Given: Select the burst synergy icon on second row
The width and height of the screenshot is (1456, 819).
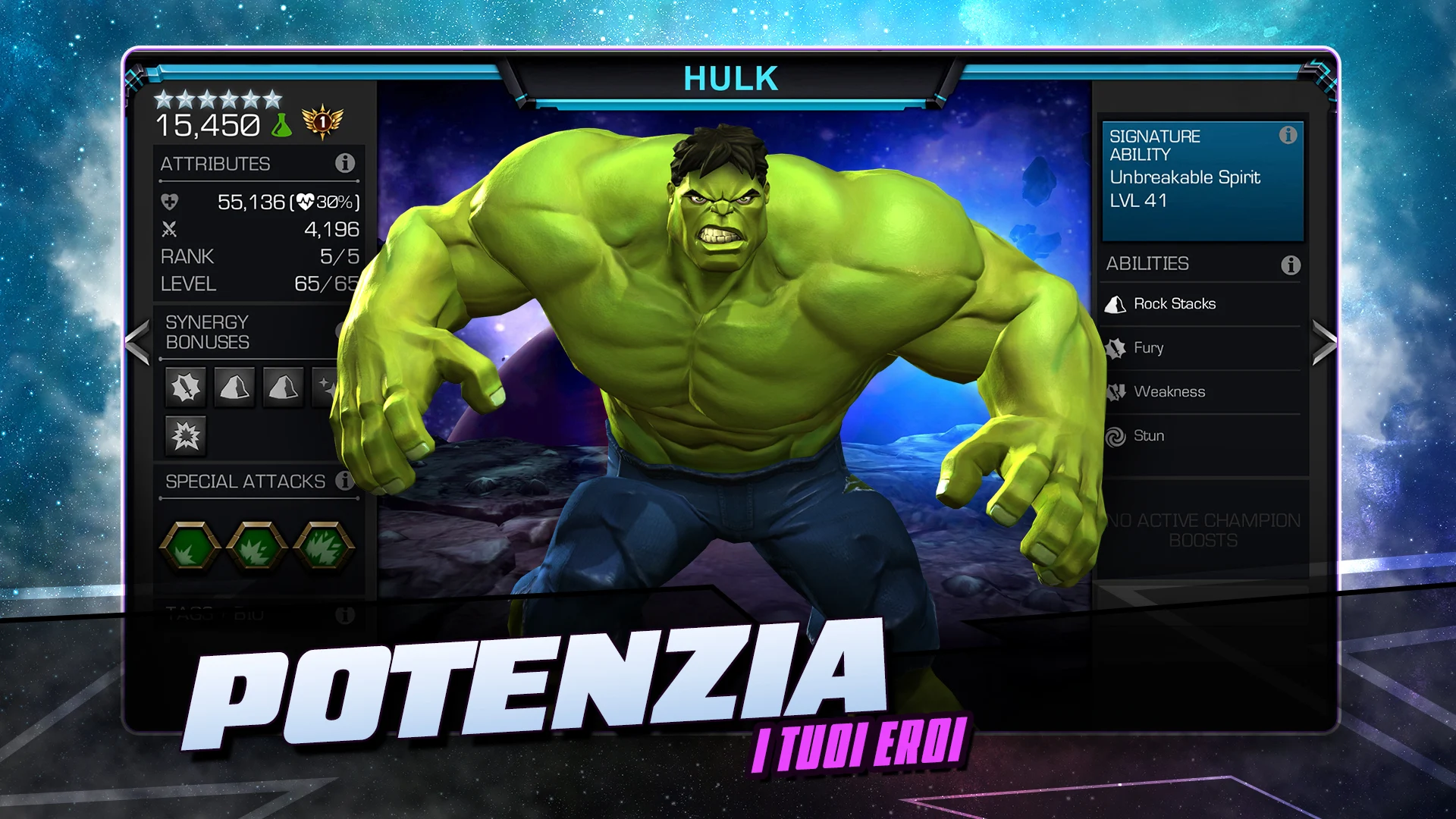Looking at the screenshot, I should pyautogui.click(x=184, y=435).
